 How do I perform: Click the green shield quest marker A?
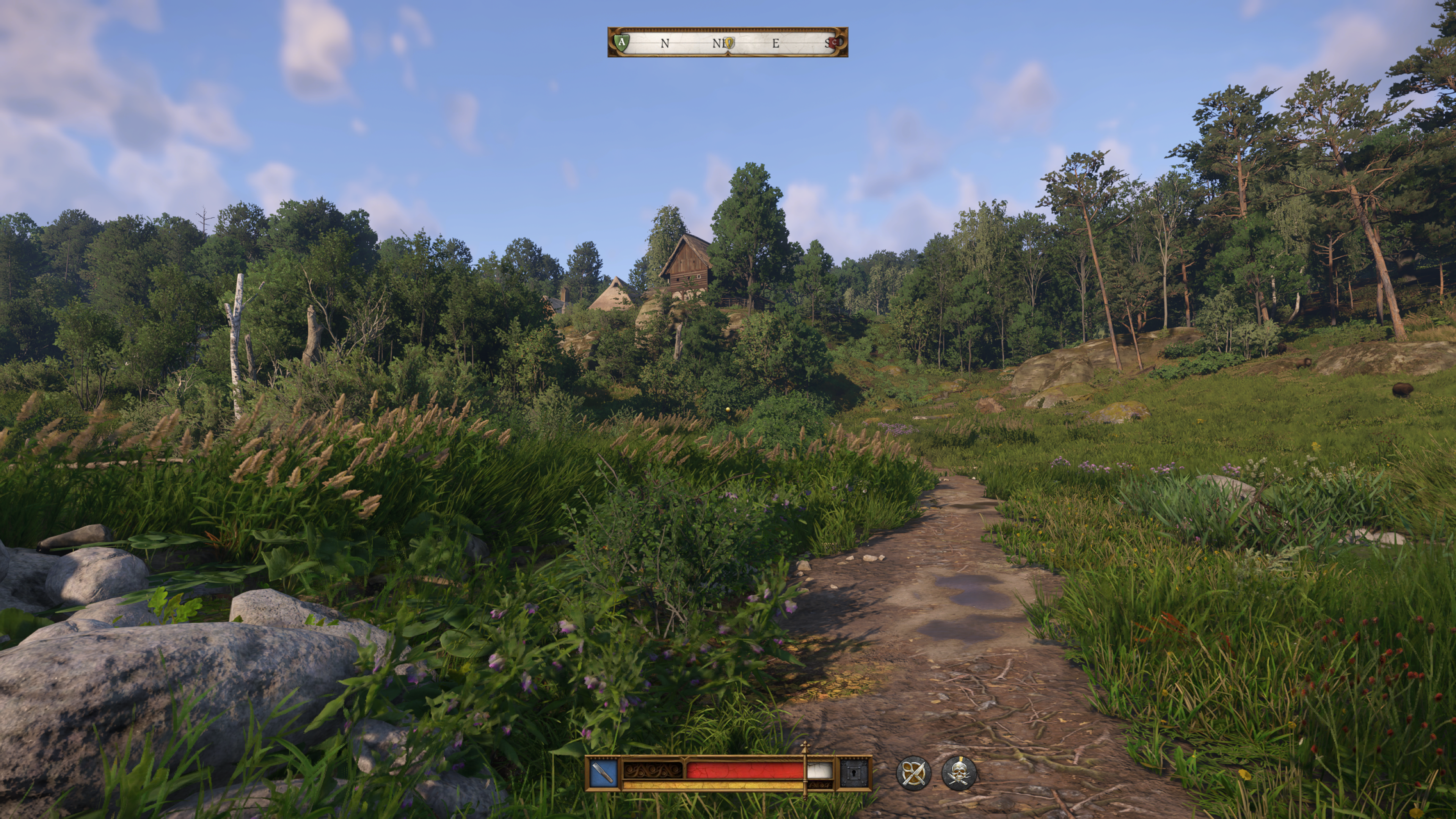point(622,42)
